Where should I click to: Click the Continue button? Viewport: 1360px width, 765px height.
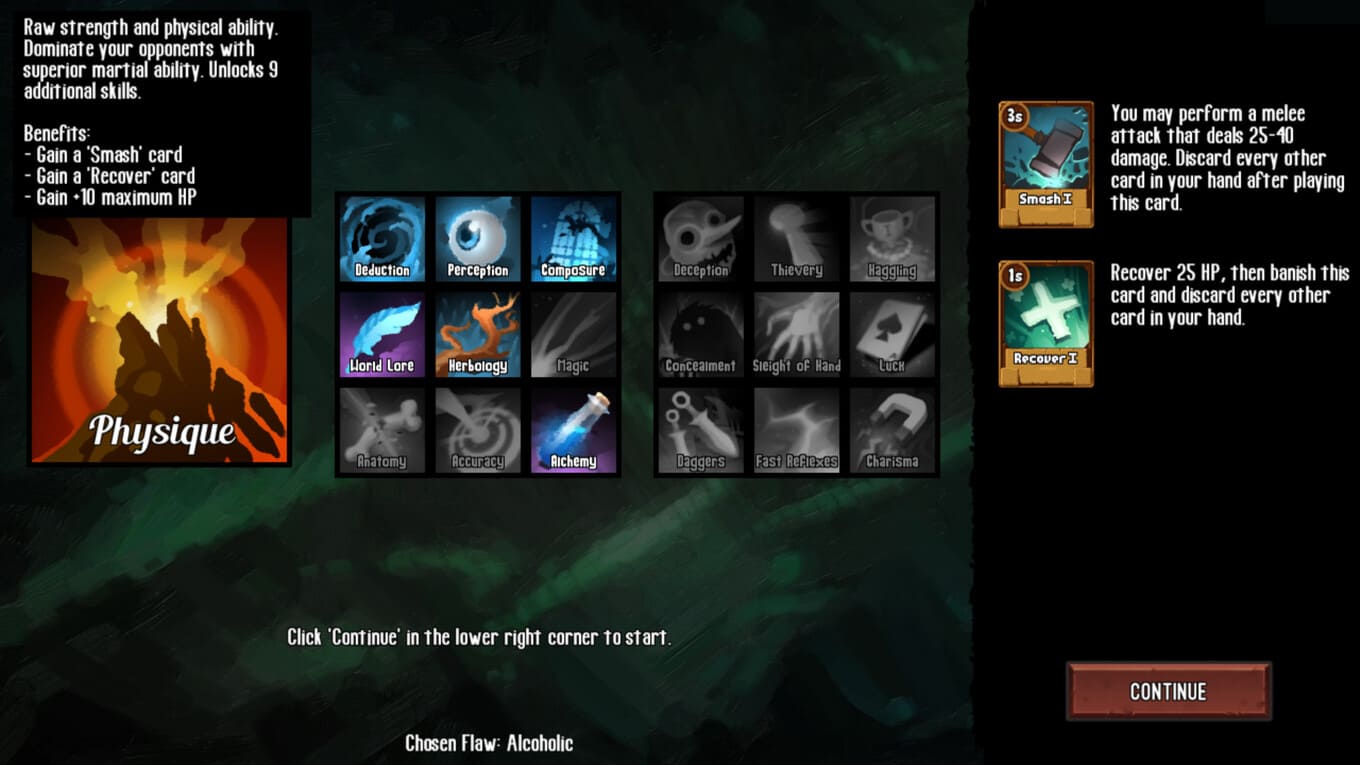(x=1168, y=691)
